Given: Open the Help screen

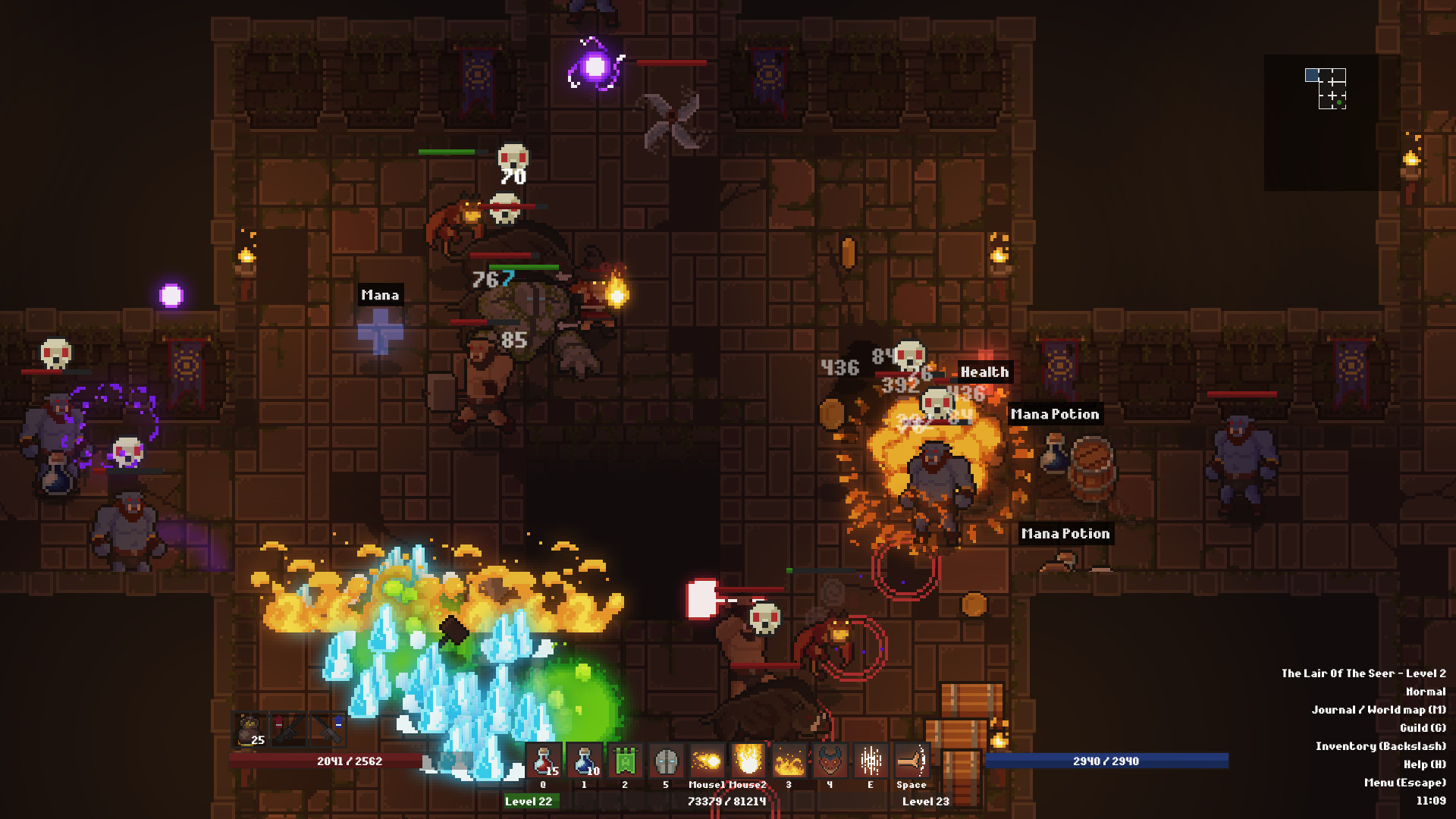Looking at the screenshot, I should pos(1426,764).
